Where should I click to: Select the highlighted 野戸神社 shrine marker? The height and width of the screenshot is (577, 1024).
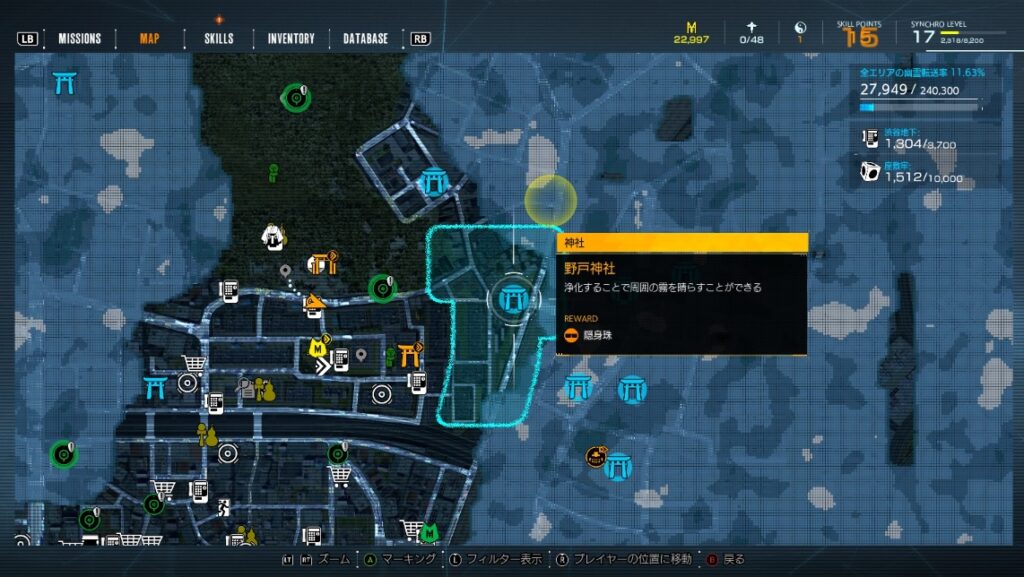point(515,296)
